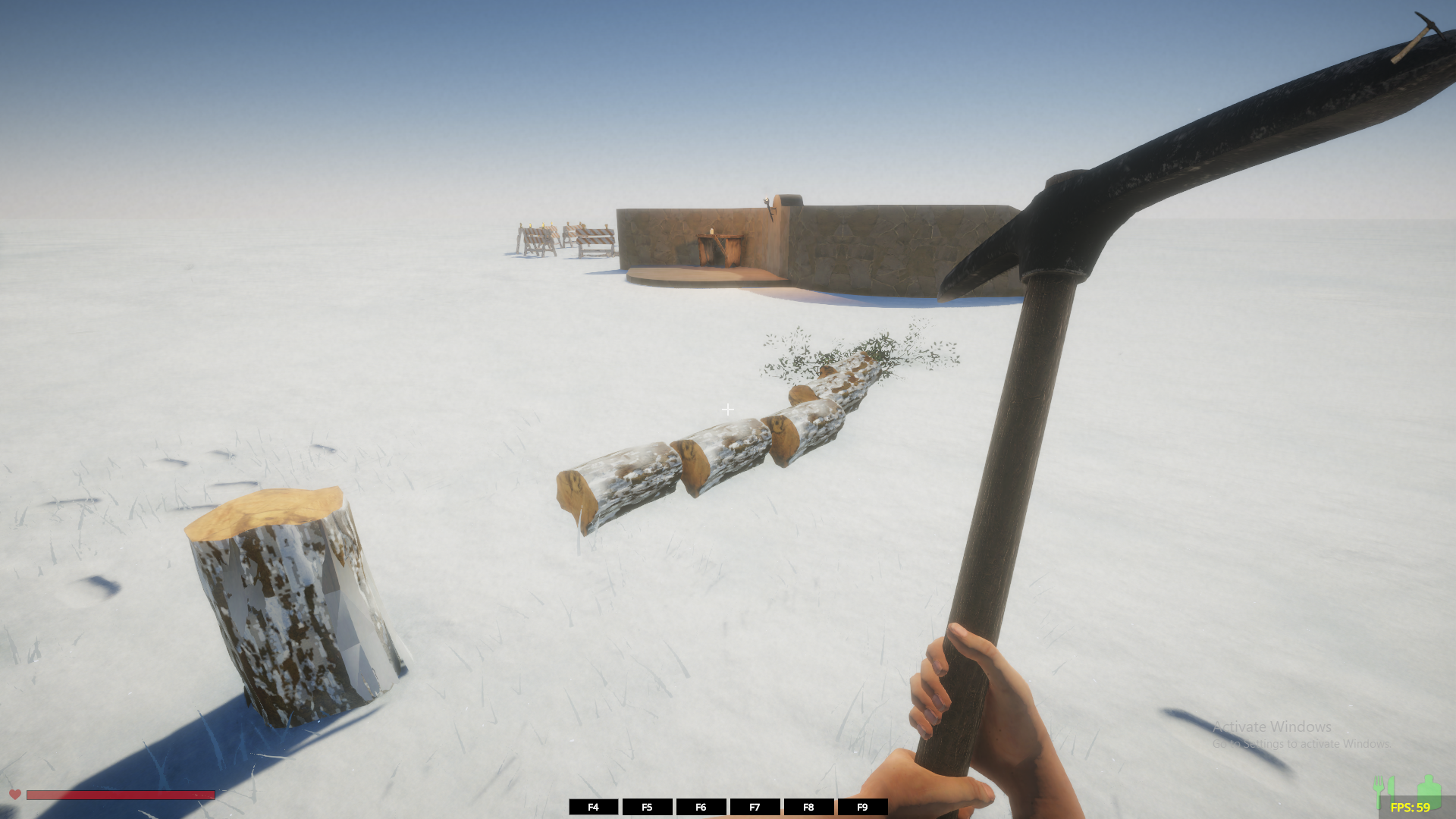The image size is (1456, 819).
Task: Pick the F9 quick slot
Action: 862,807
